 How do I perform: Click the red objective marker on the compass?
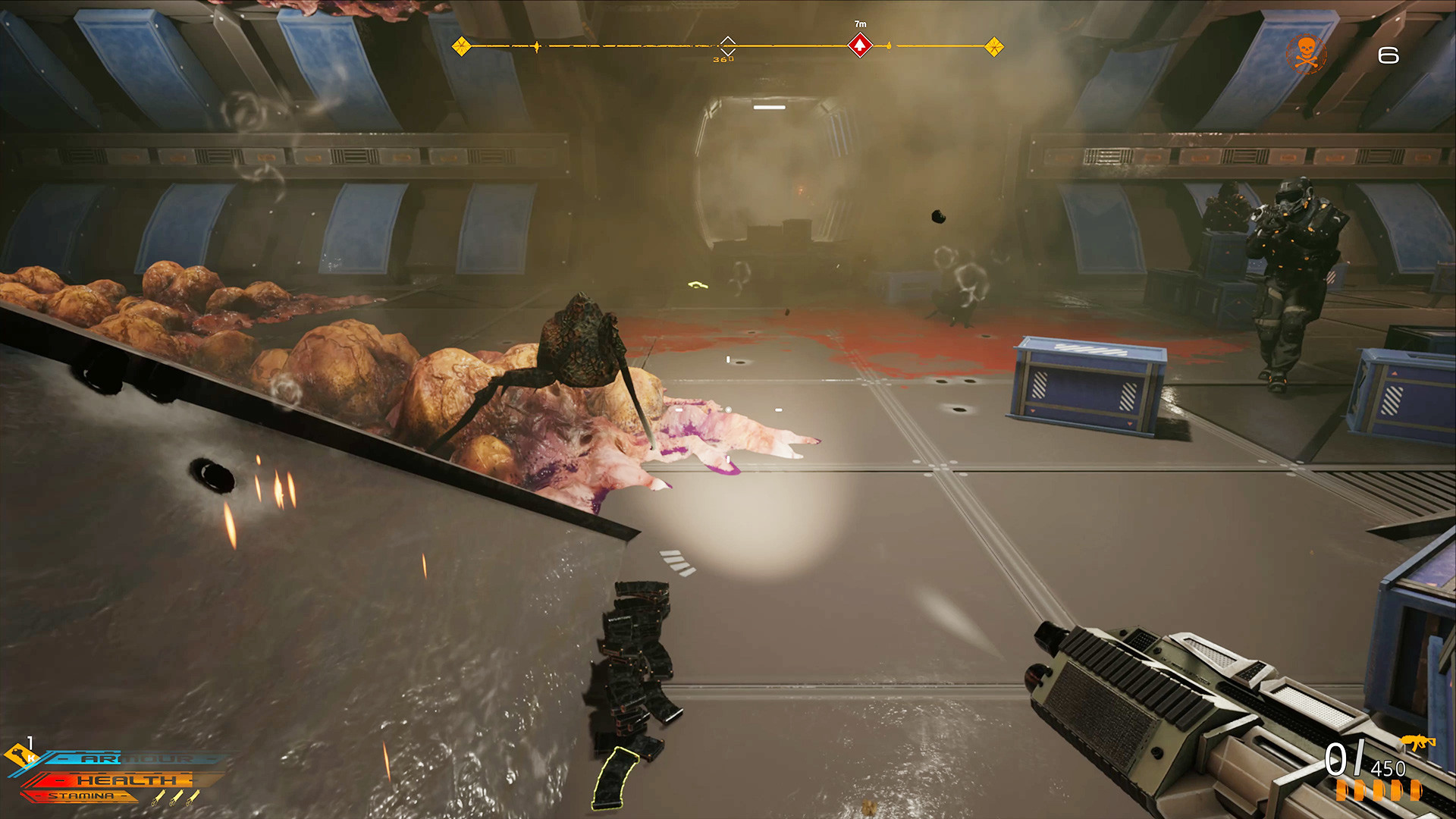click(x=859, y=45)
